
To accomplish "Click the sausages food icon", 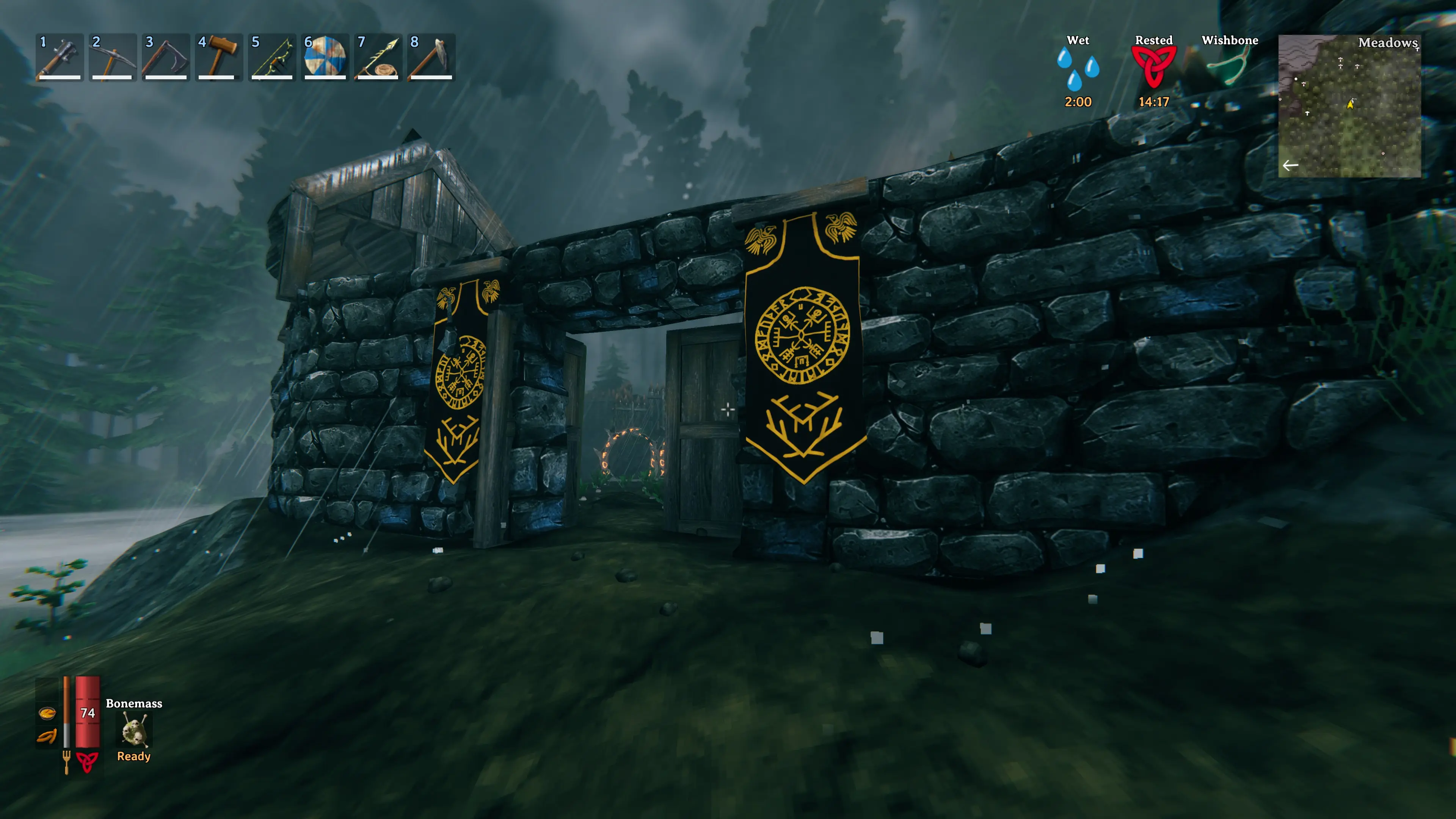I will (47, 736).
